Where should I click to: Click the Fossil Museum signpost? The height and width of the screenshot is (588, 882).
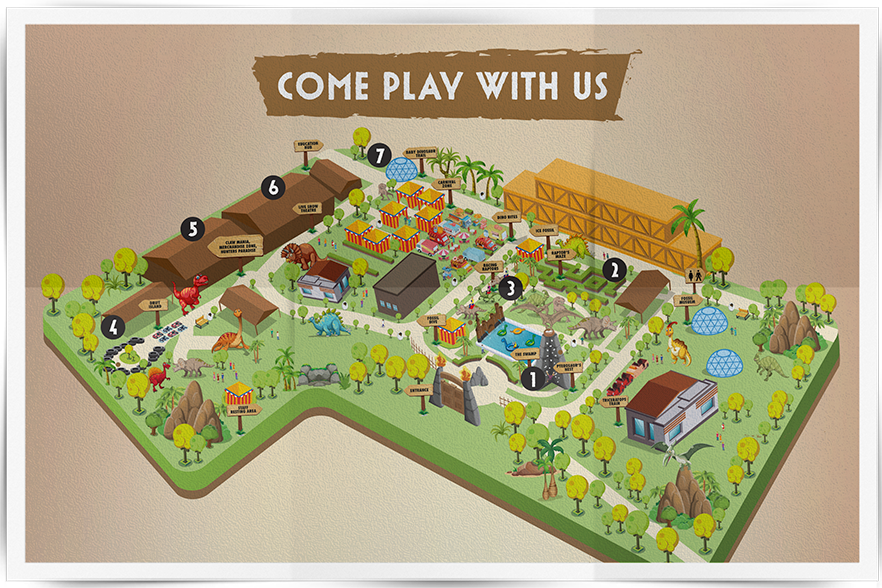point(686,298)
